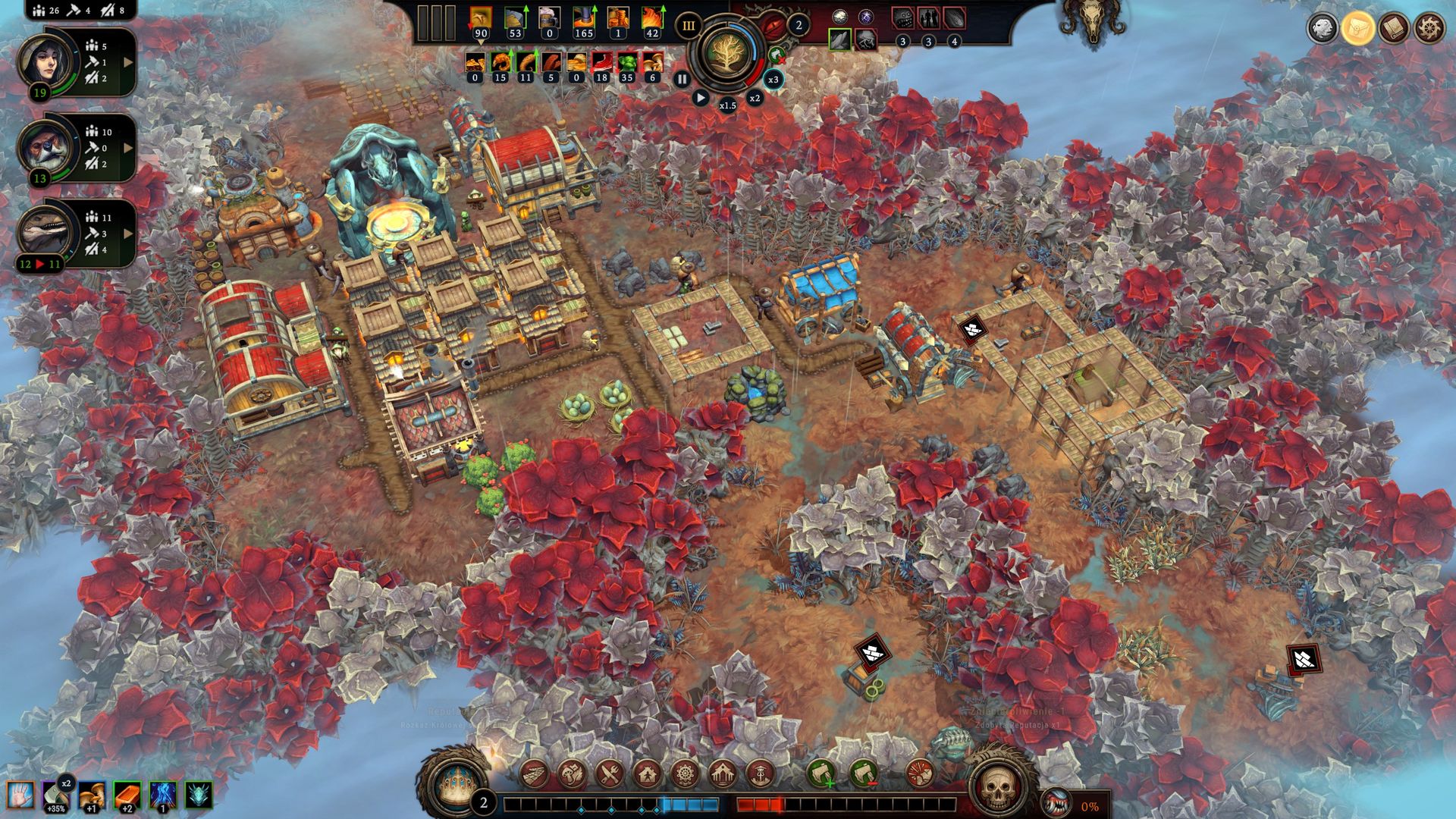1456x819 pixels.
Task: Click the golden highlighted orders button
Action: [x=1357, y=28]
